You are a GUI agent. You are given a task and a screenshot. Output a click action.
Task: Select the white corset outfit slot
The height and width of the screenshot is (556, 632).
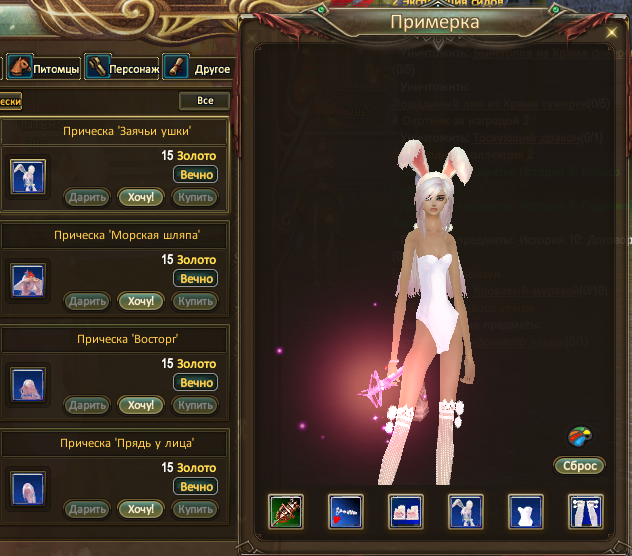(x=526, y=512)
